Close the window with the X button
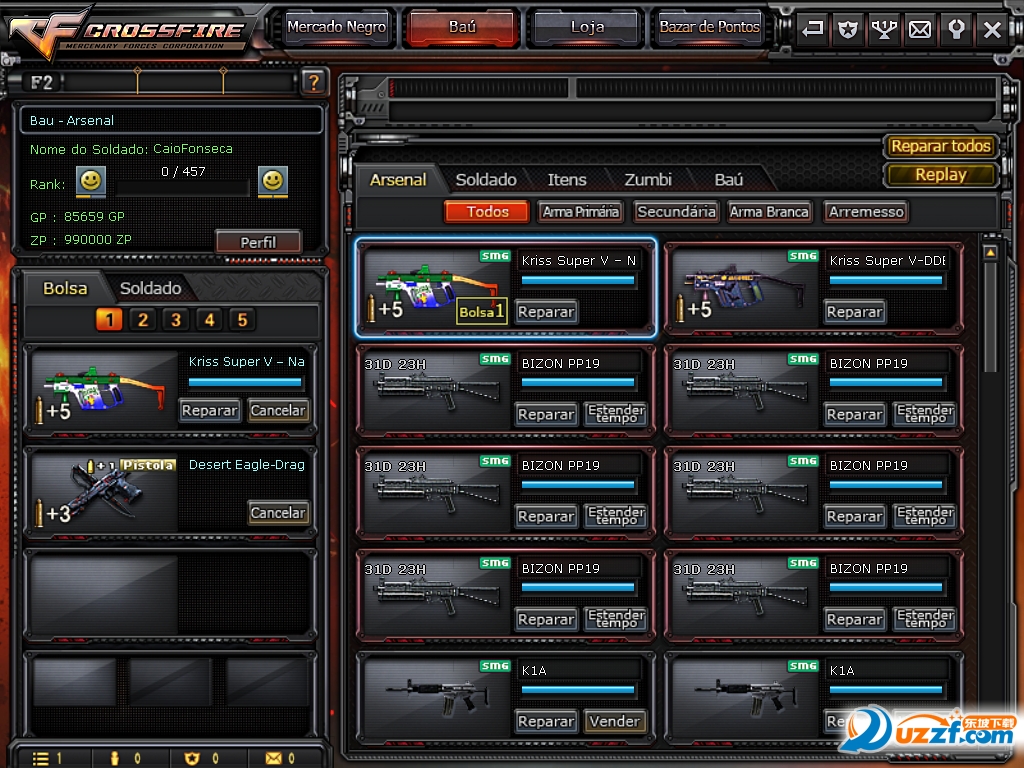This screenshot has width=1024, height=768. [992, 29]
